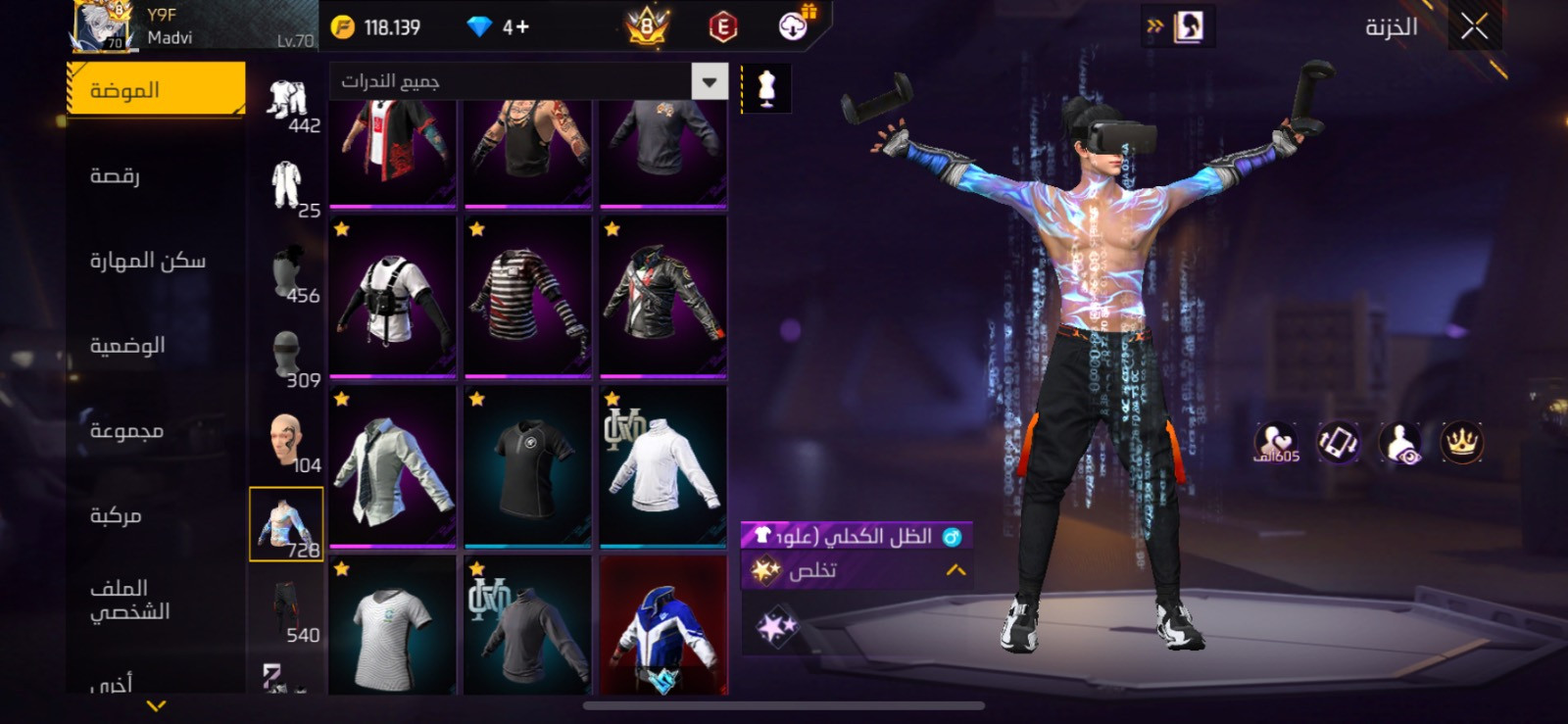Choose the plain black t-shirt item
This screenshot has width=1568, height=724.
pos(527,465)
